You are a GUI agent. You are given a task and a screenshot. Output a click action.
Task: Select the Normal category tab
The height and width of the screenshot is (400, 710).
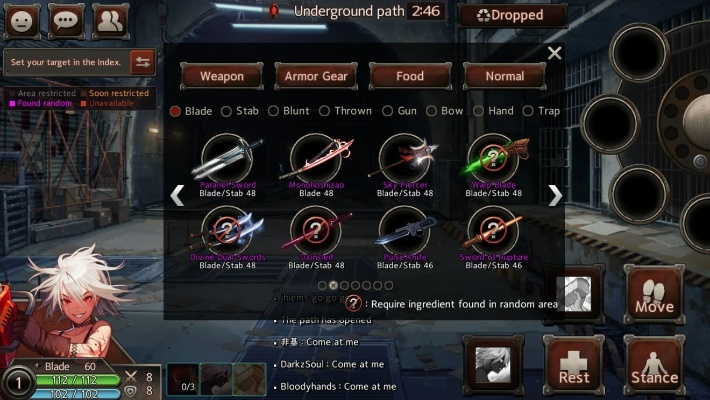pyautogui.click(x=504, y=76)
